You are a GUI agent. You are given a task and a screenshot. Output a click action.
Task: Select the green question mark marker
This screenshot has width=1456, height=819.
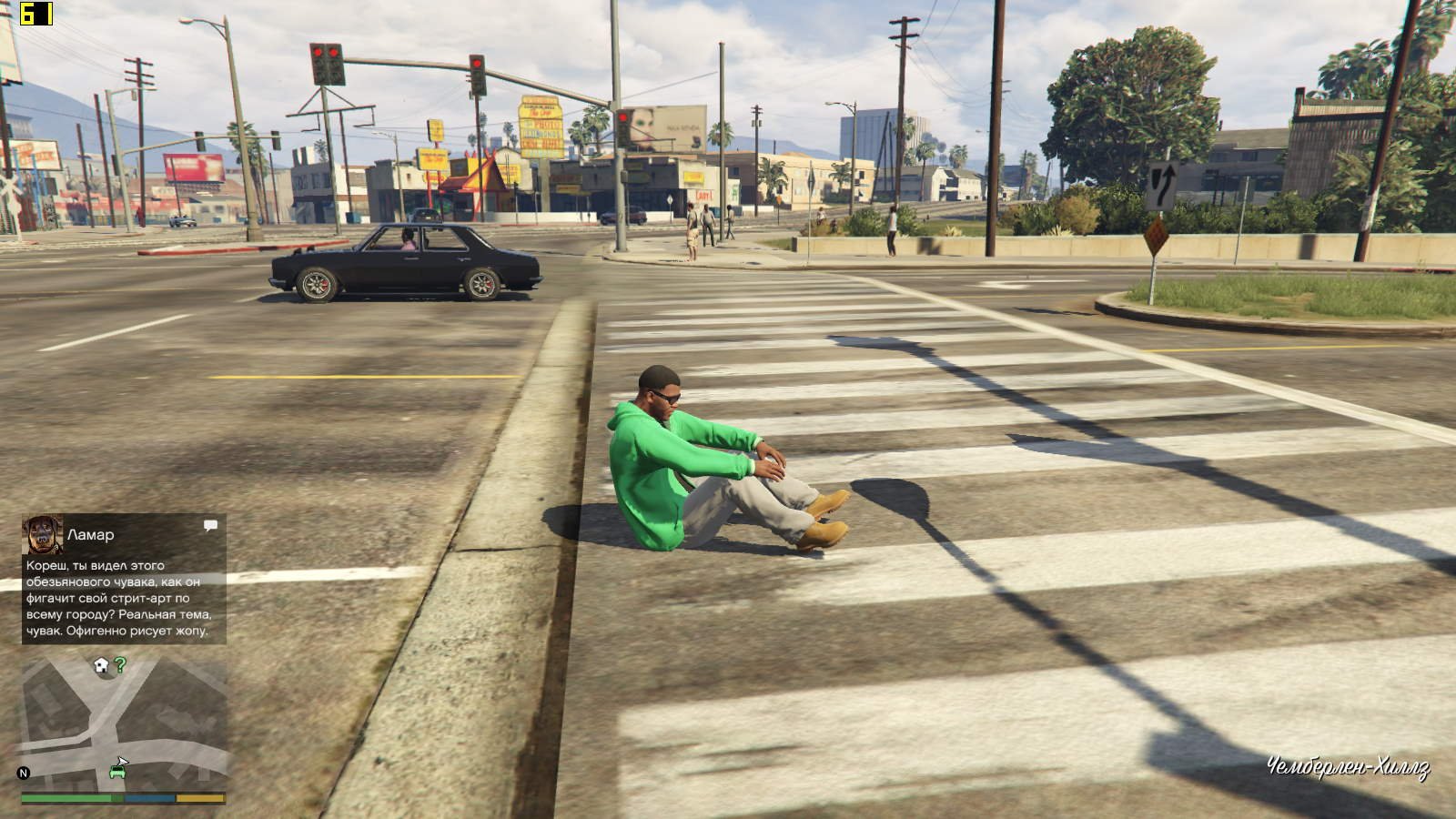tap(120, 665)
